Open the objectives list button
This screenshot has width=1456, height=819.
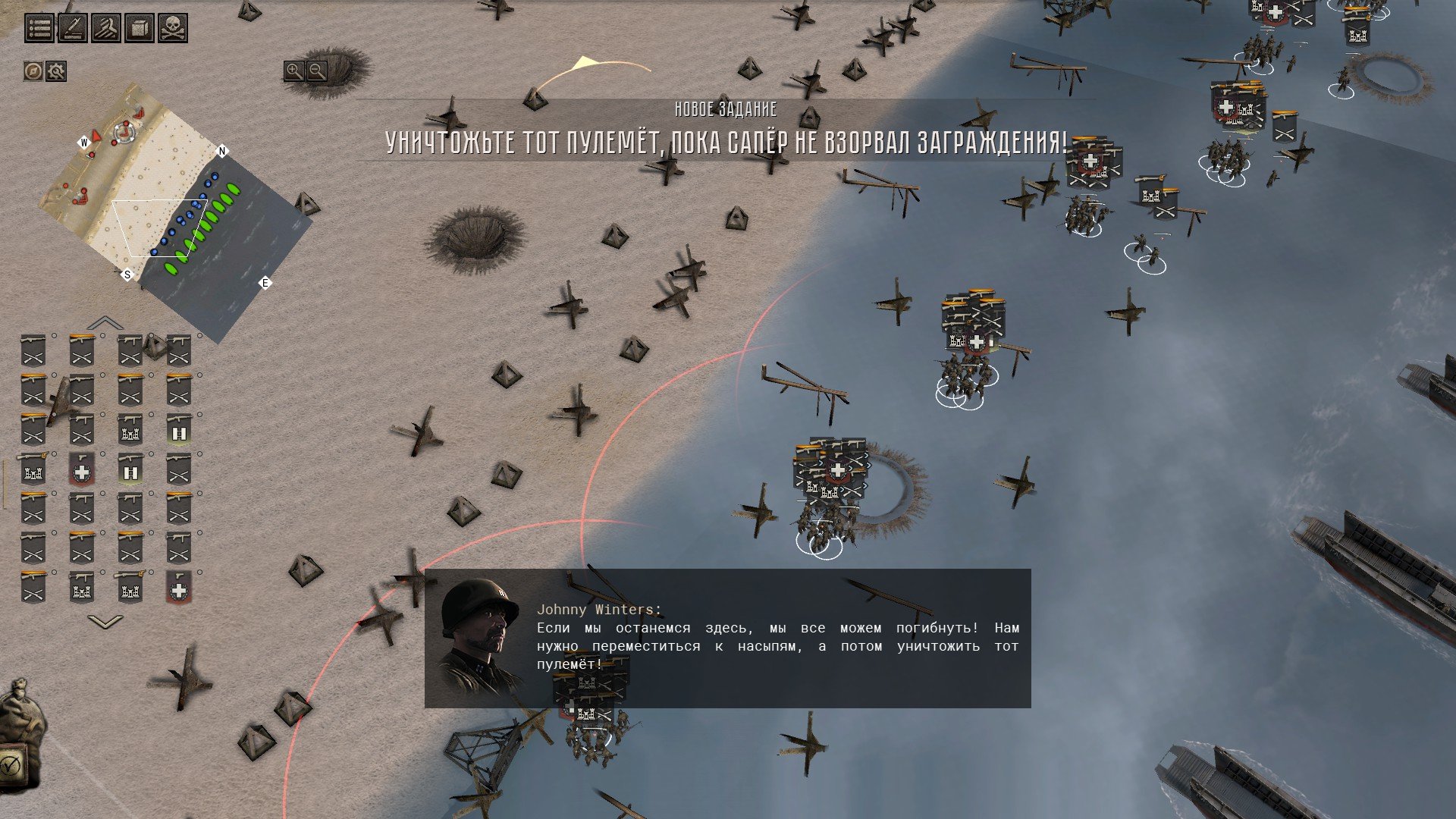[x=40, y=29]
